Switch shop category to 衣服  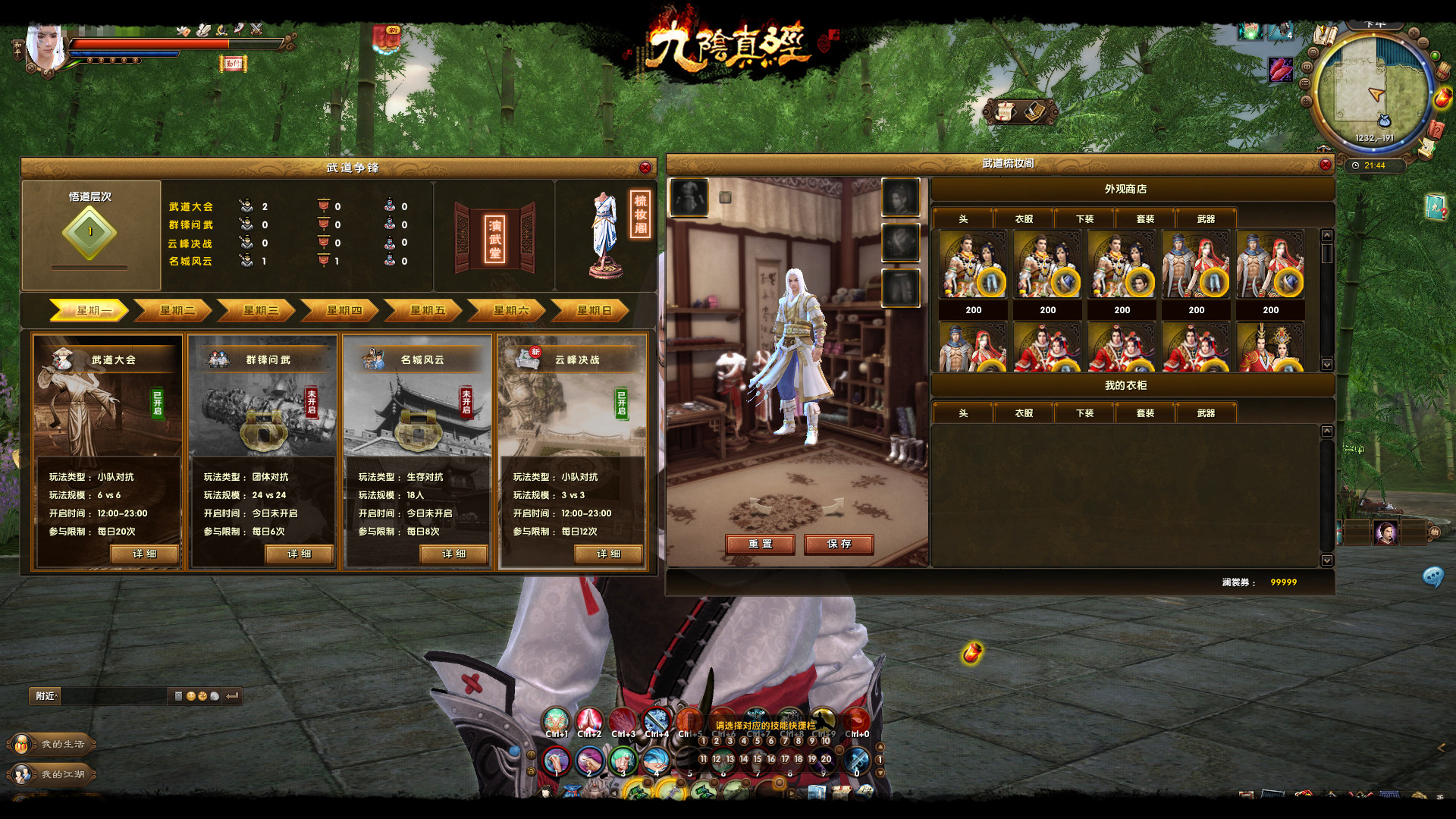[1024, 219]
